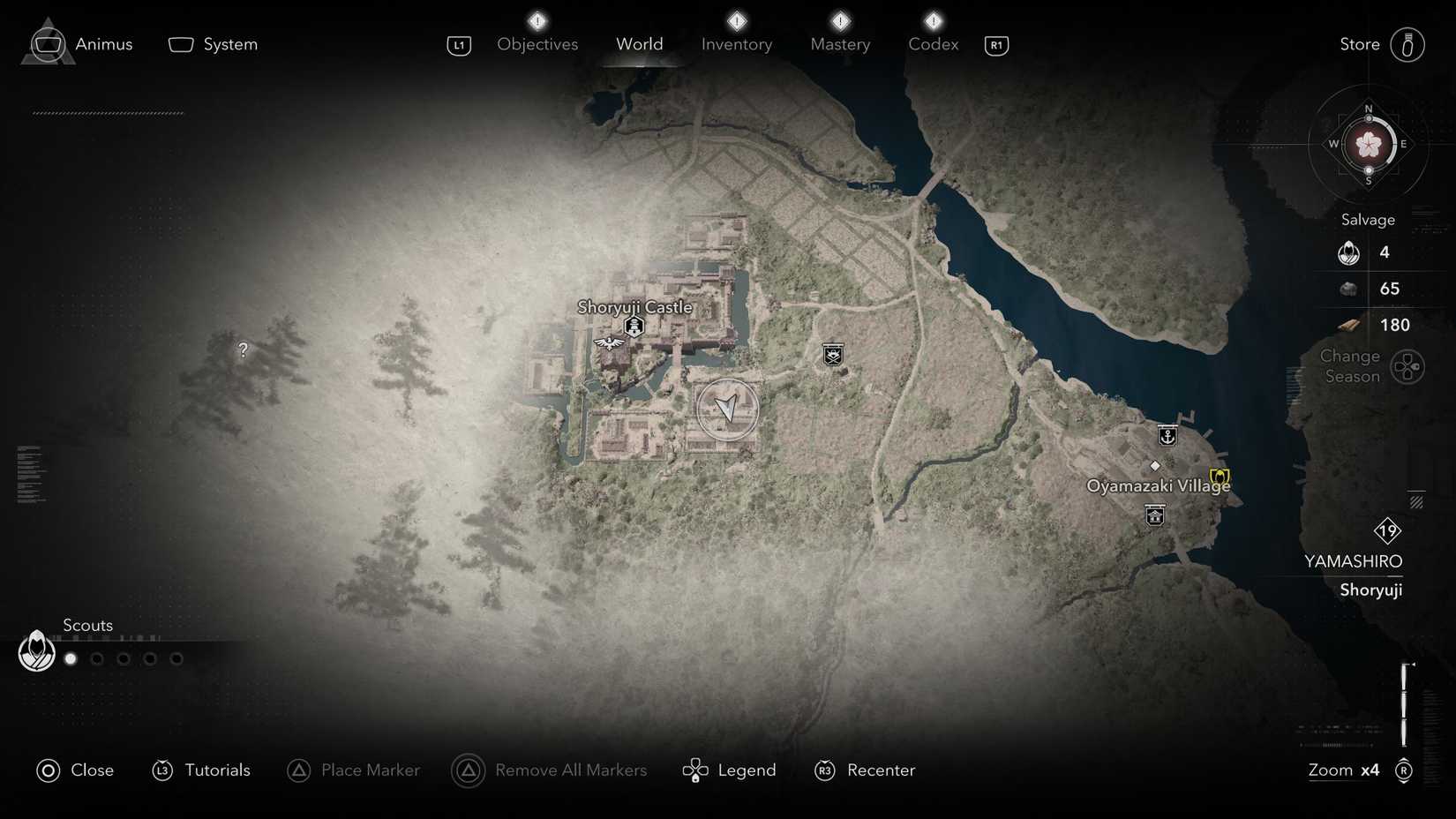Click the Scouts icon
This screenshot has width=1456, height=819.
click(x=37, y=651)
